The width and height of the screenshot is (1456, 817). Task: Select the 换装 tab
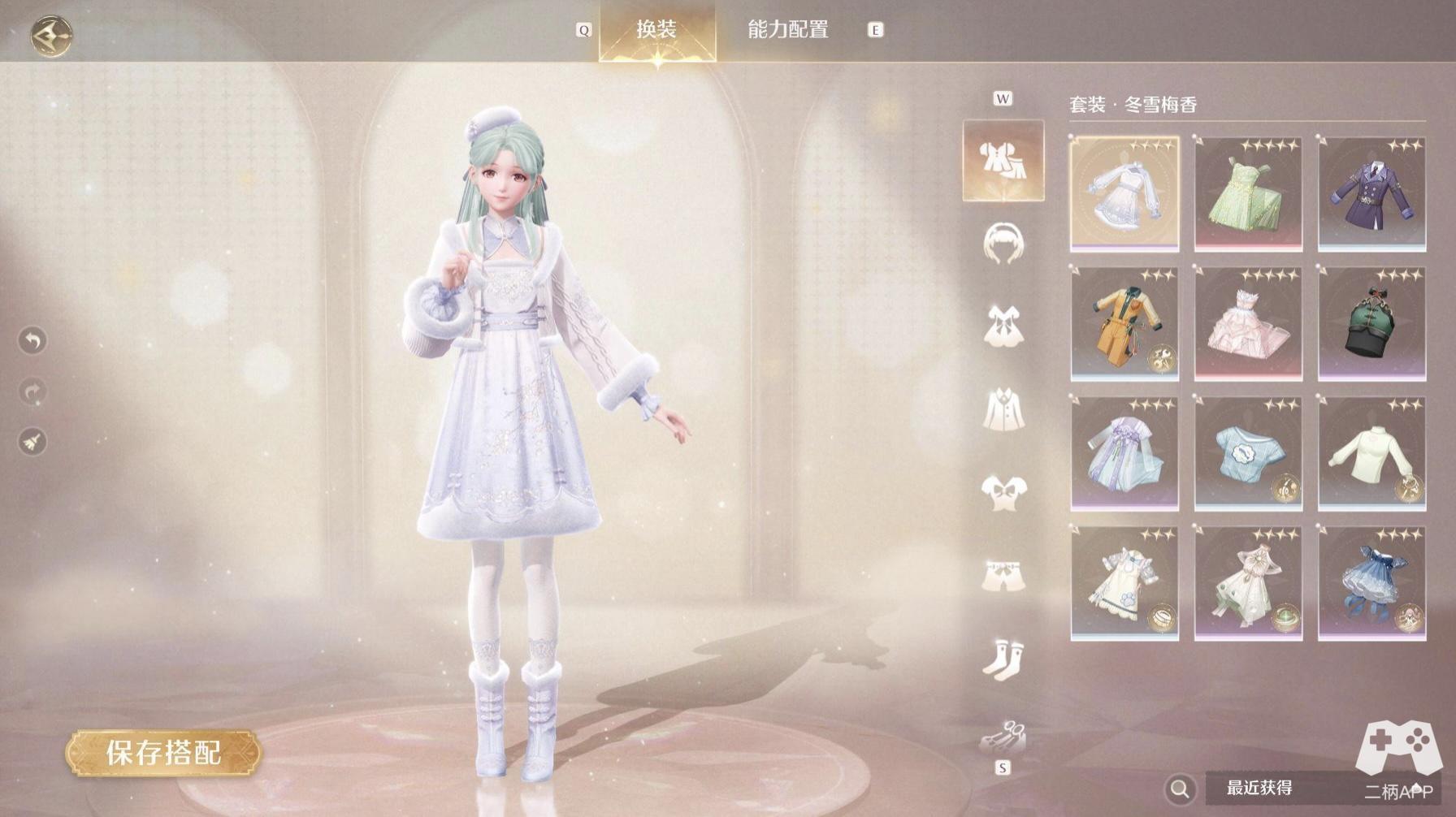(x=656, y=30)
